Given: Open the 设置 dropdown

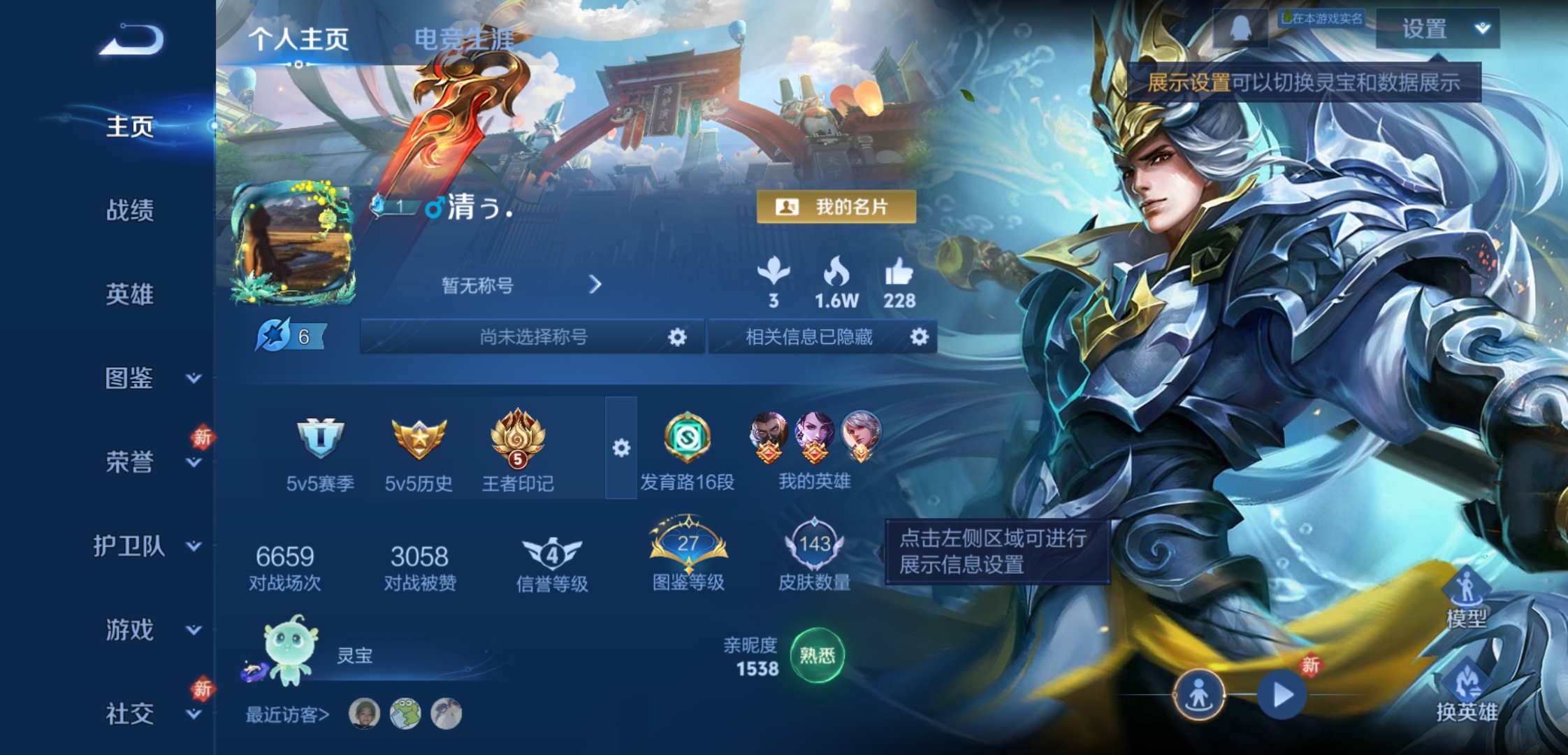Looking at the screenshot, I should (x=1437, y=29).
